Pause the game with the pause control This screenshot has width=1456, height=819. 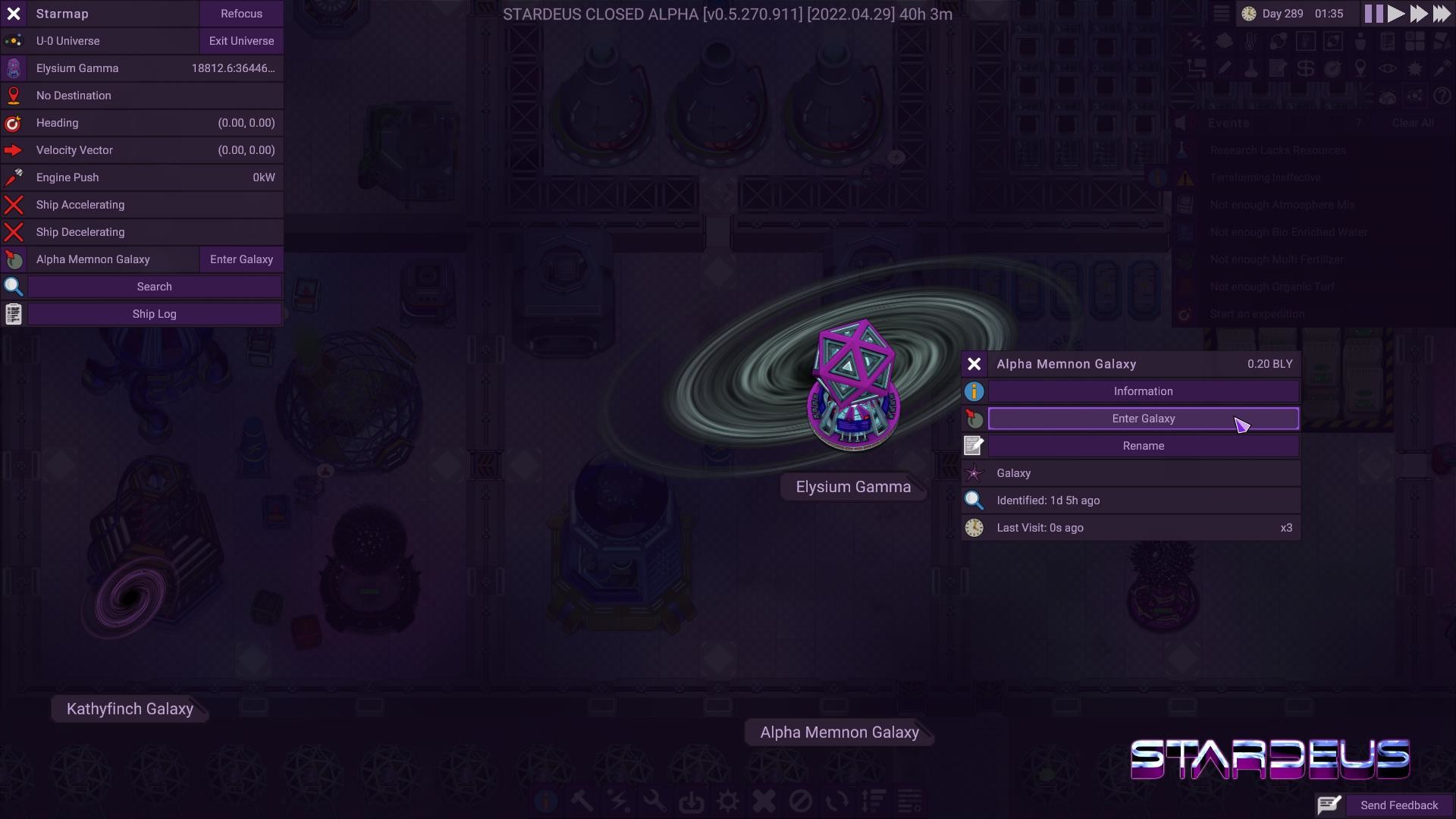pos(1374,13)
